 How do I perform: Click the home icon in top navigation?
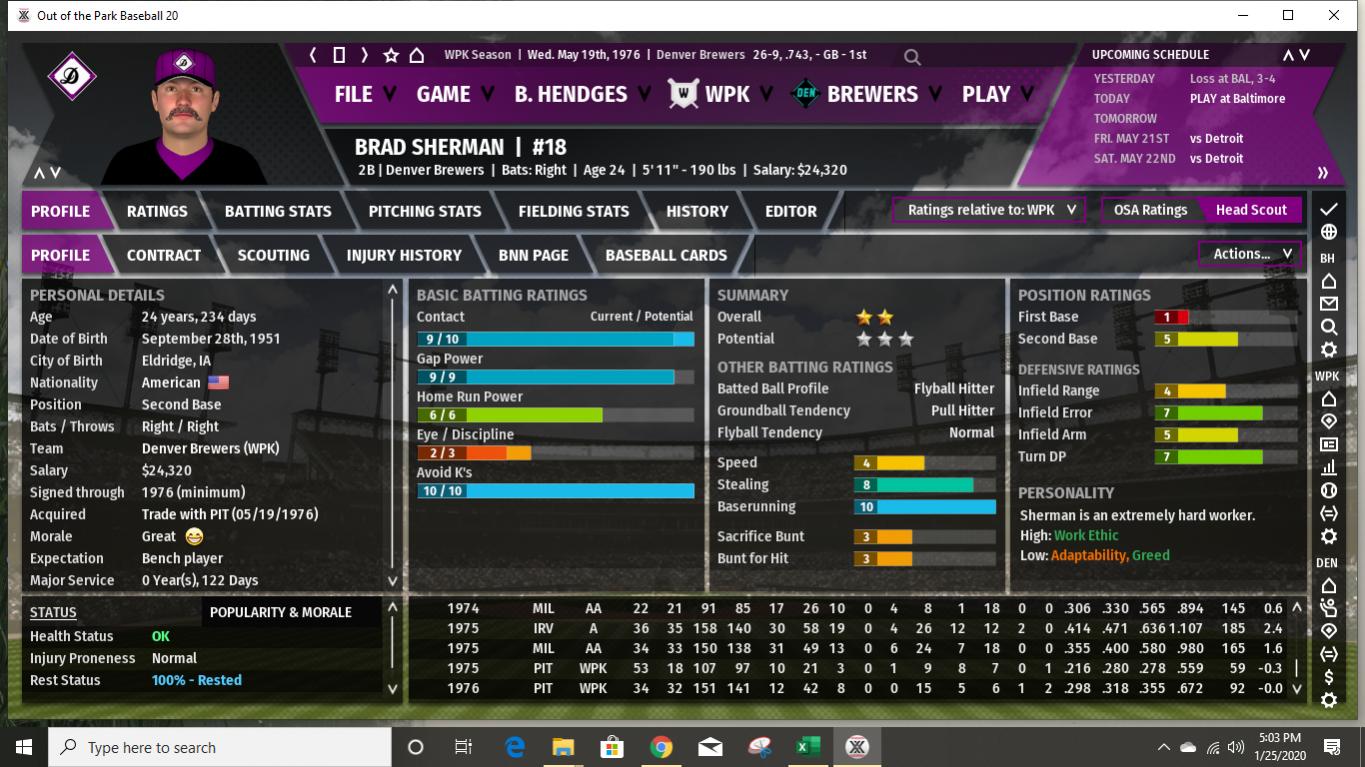pos(414,57)
